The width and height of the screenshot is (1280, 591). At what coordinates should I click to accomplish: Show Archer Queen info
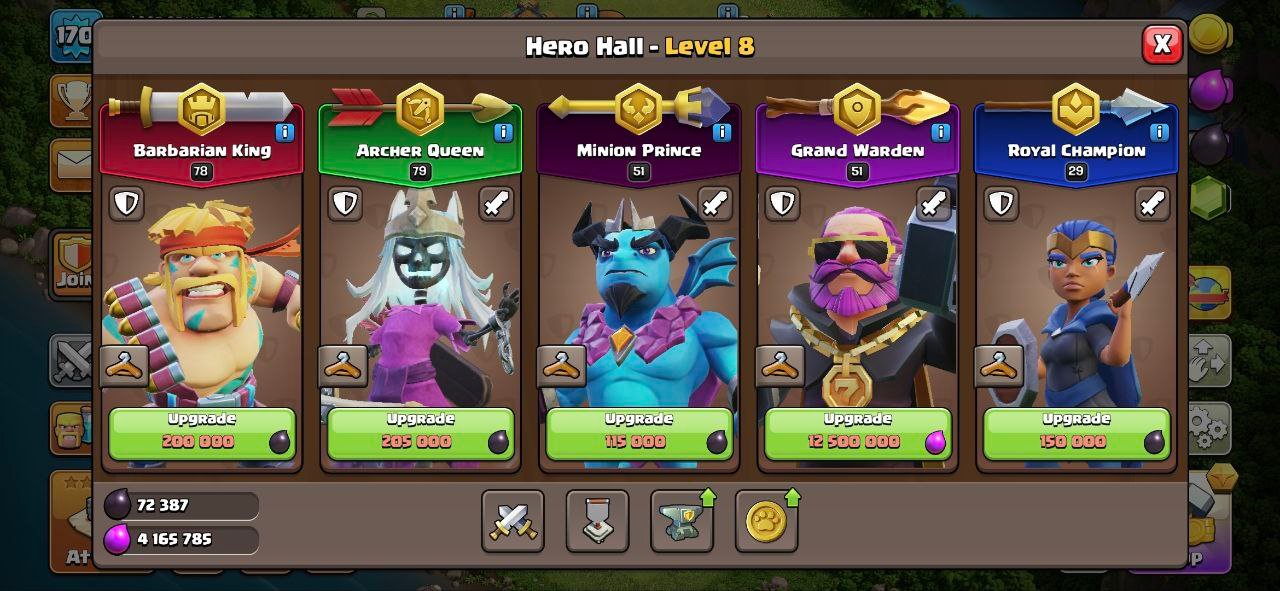click(503, 132)
